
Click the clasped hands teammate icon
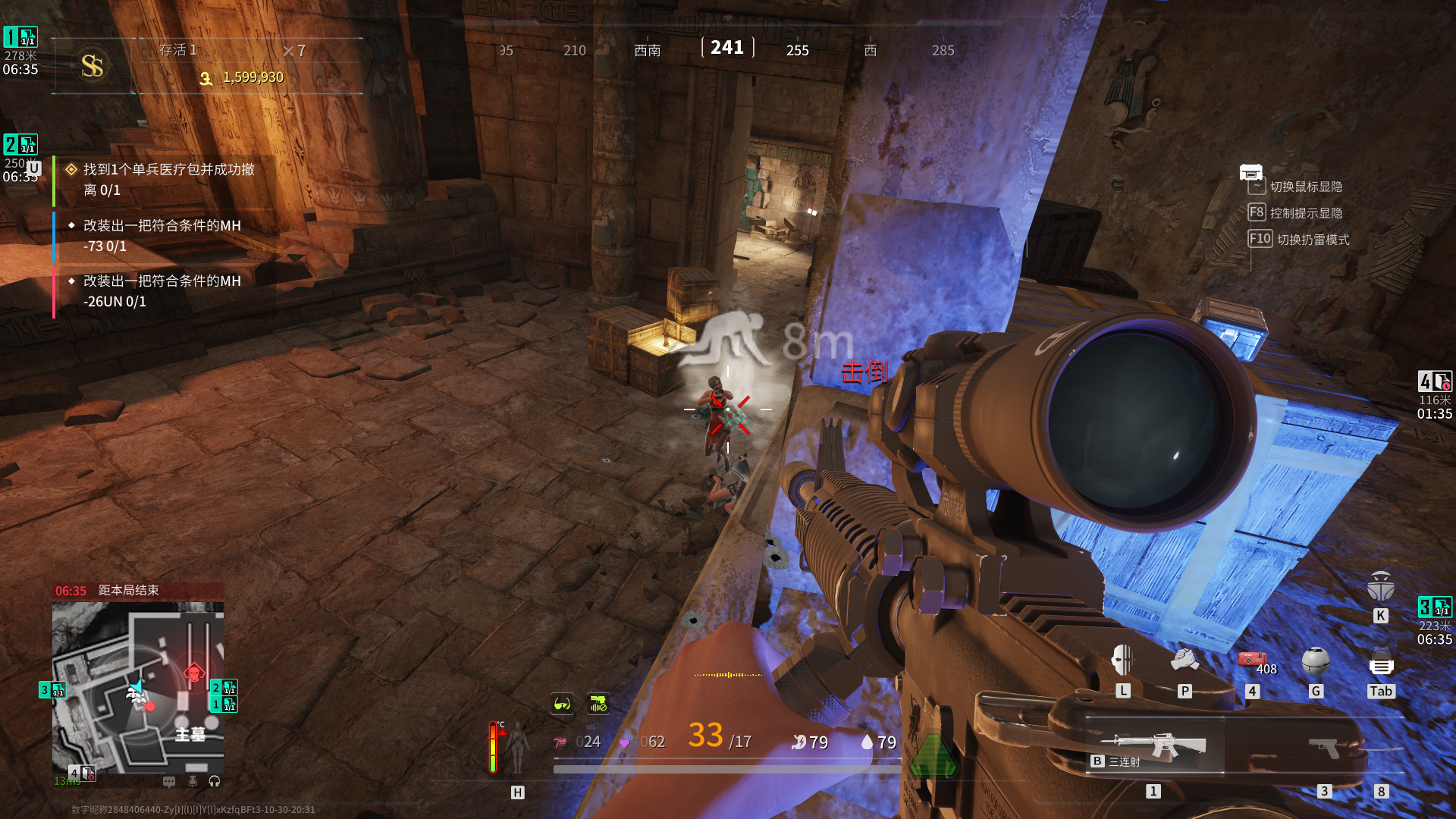pos(1185,660)
